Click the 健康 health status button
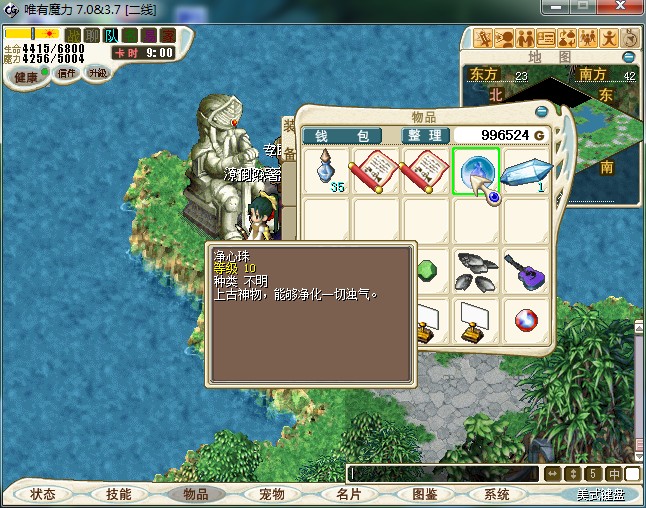The height and width of the screenshot is (508, 646). 26,77
